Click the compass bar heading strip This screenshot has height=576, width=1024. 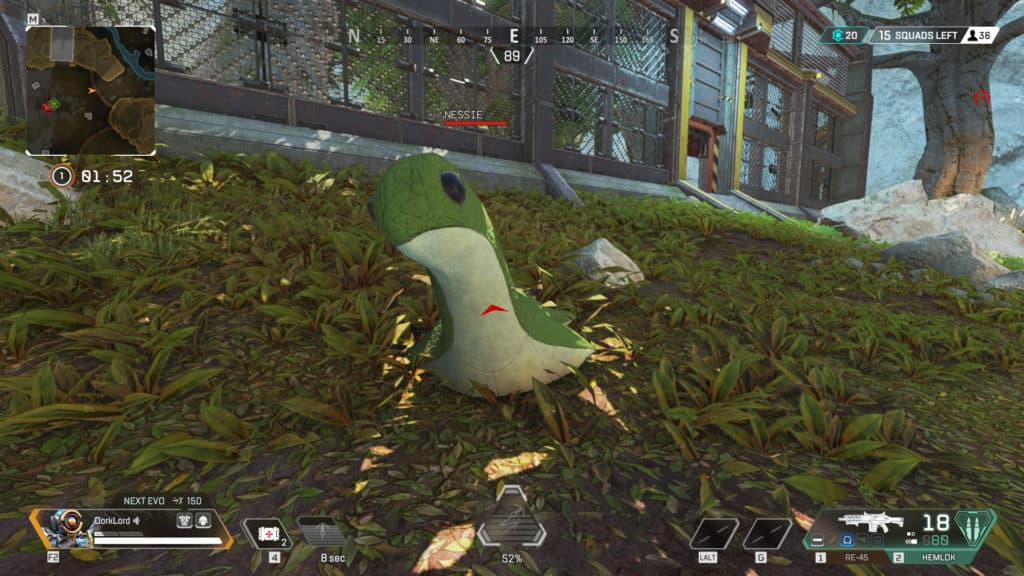513,36
